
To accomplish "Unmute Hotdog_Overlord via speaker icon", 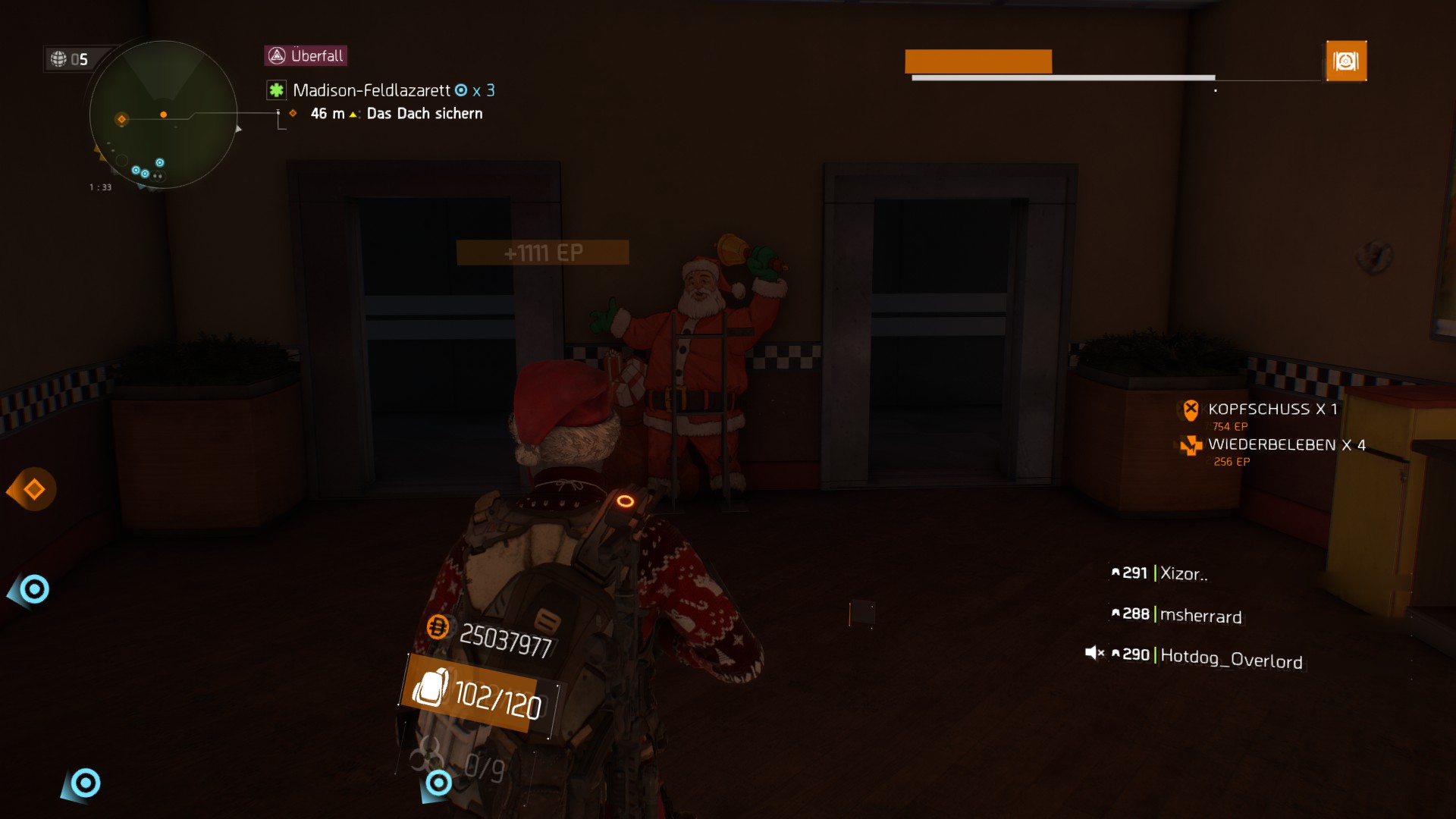I will coord(1095,652).
